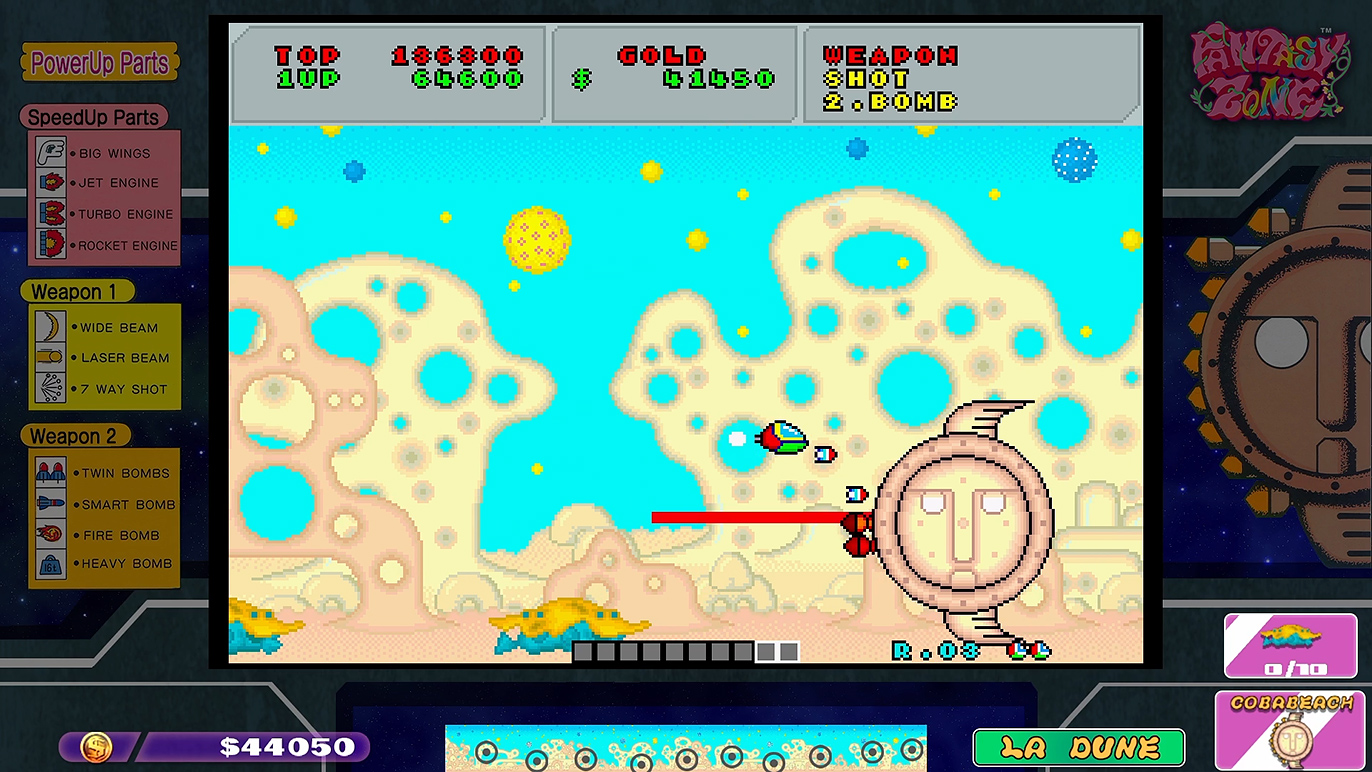Click the gold coin bank icon

pos(97,747)
